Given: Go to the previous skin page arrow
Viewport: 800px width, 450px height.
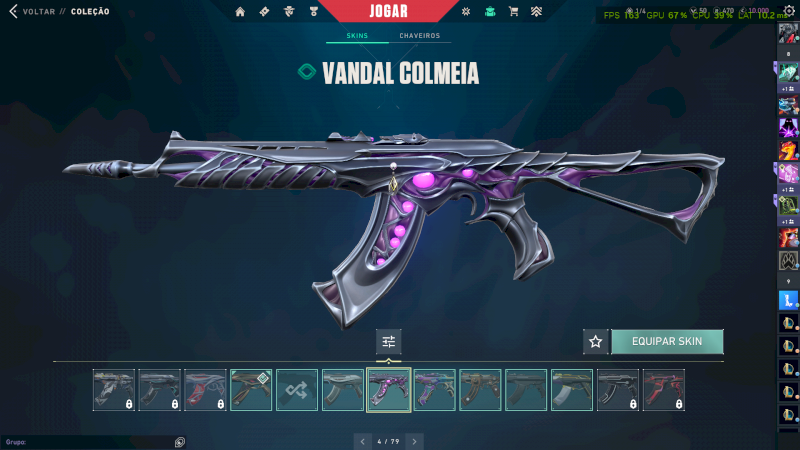Looking at the screenshot, I should (x=362, y=440).
